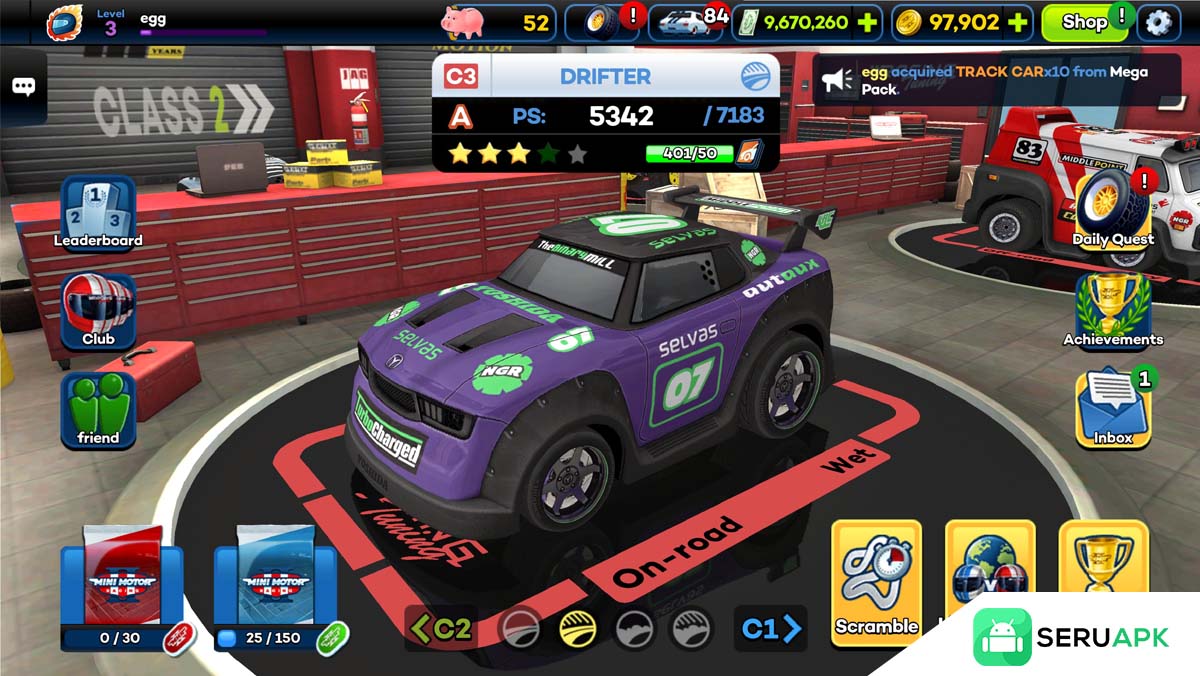
Task: Open the friend list
Action: tap(98, 409)
